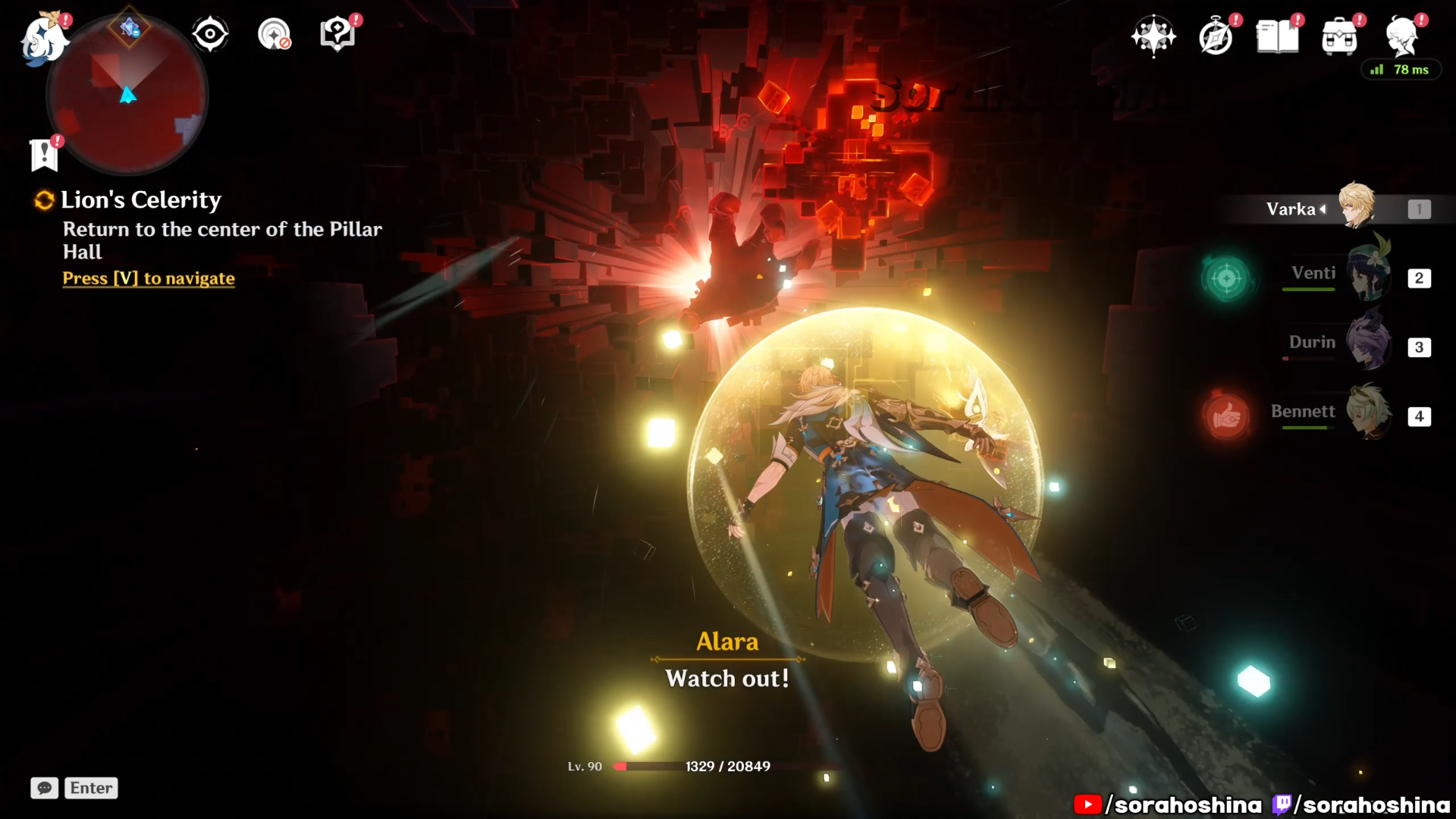Open the Wish star icon

click(1153, 36)
